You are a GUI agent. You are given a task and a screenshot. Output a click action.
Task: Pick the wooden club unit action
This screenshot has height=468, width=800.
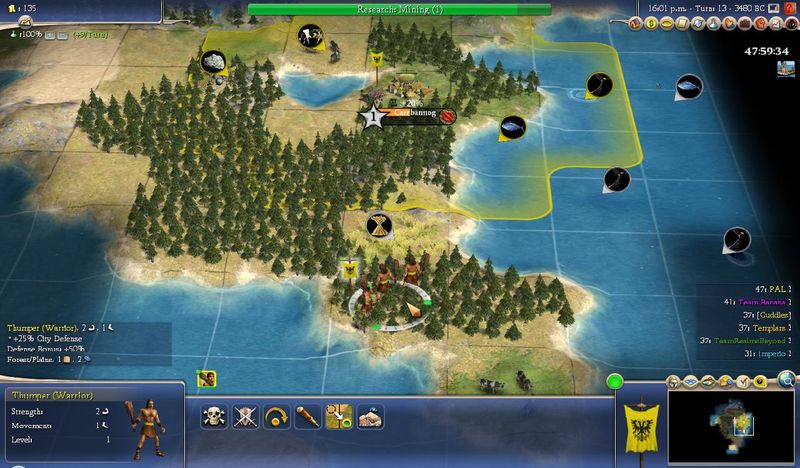tap(306, 417)
